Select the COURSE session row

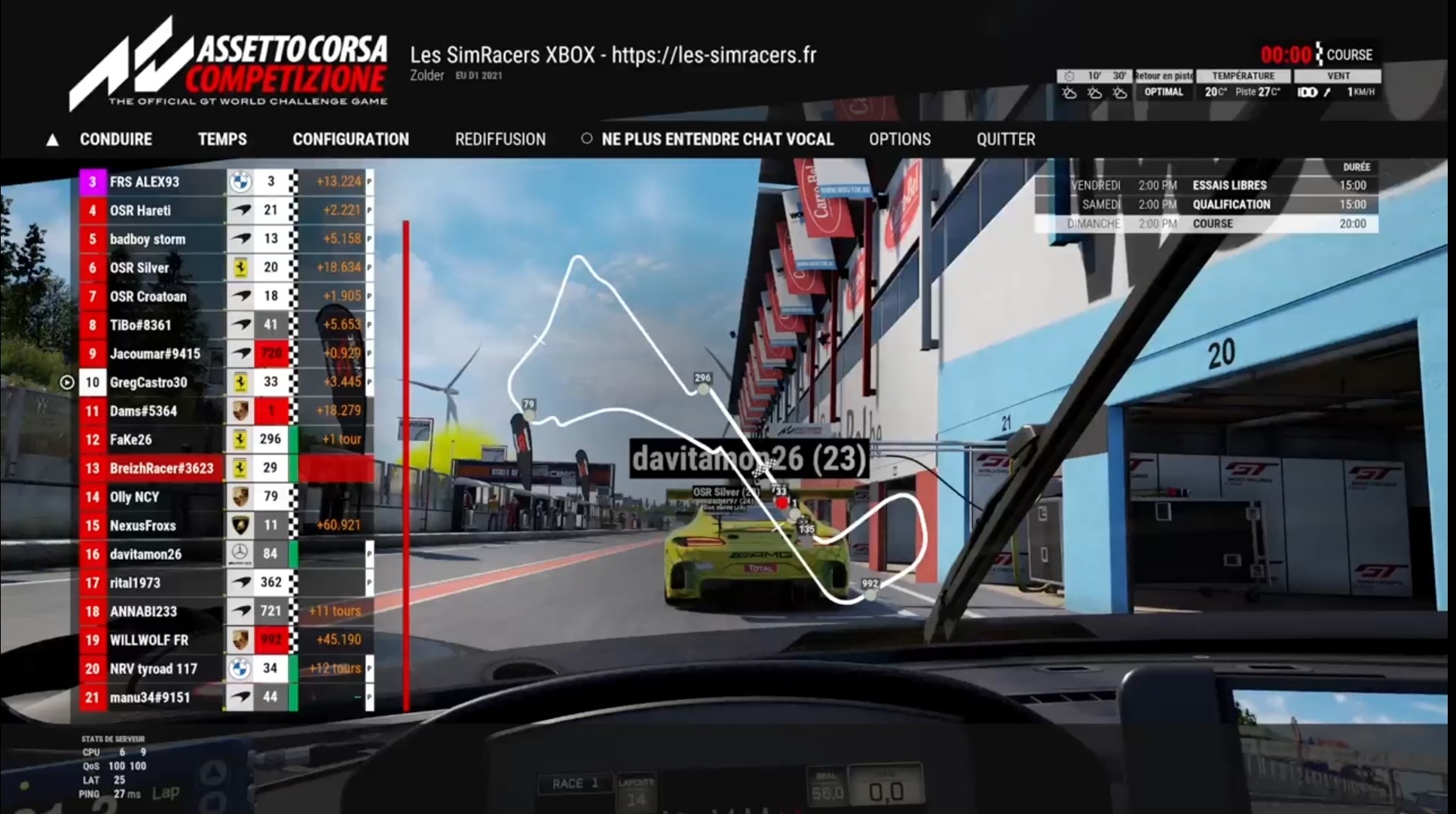click(x=1206, y=224)
